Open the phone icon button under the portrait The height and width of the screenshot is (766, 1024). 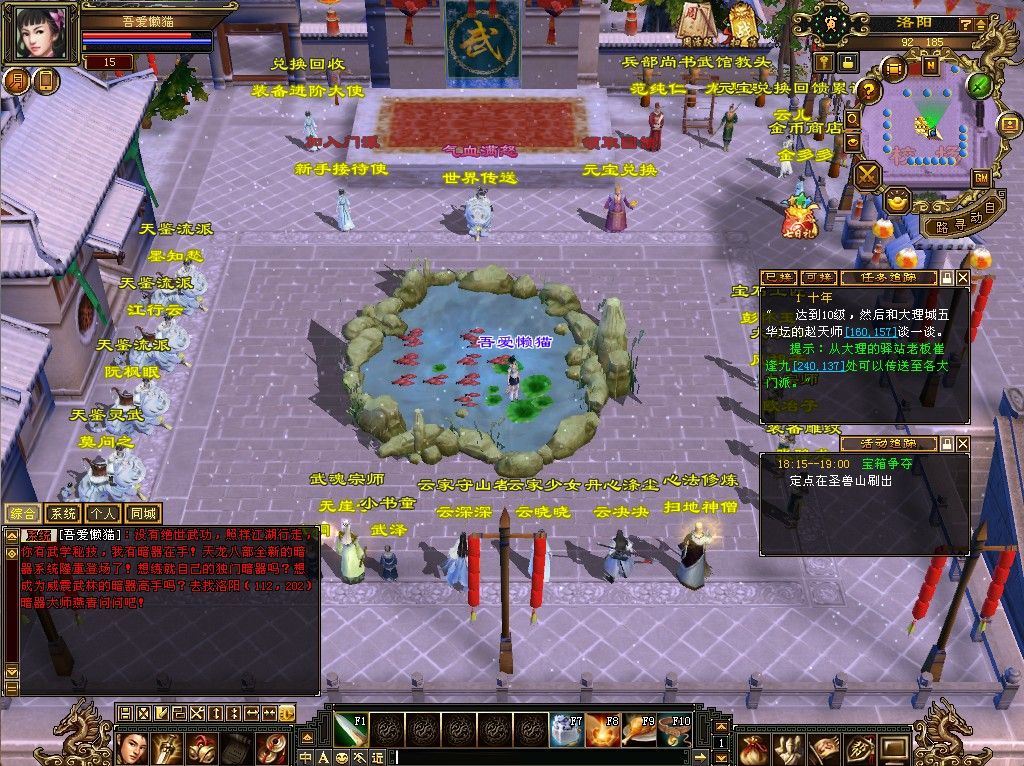[46, 81]
